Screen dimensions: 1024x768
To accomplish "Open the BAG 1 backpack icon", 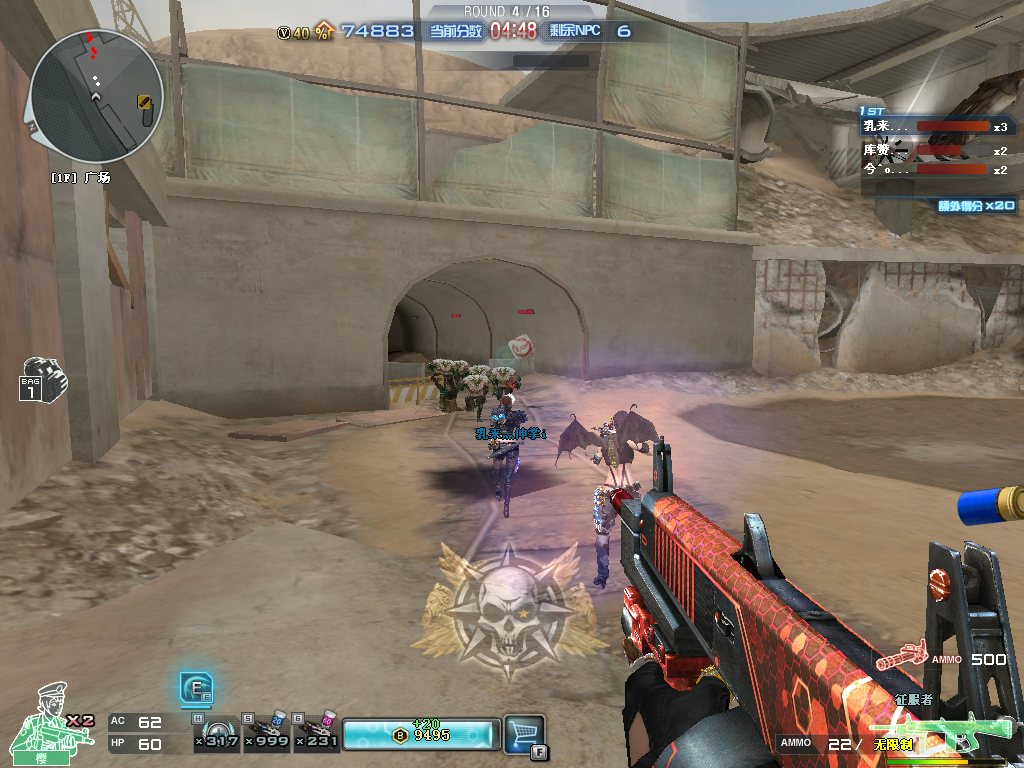I will pyautogui.click(x=43, y=379).
